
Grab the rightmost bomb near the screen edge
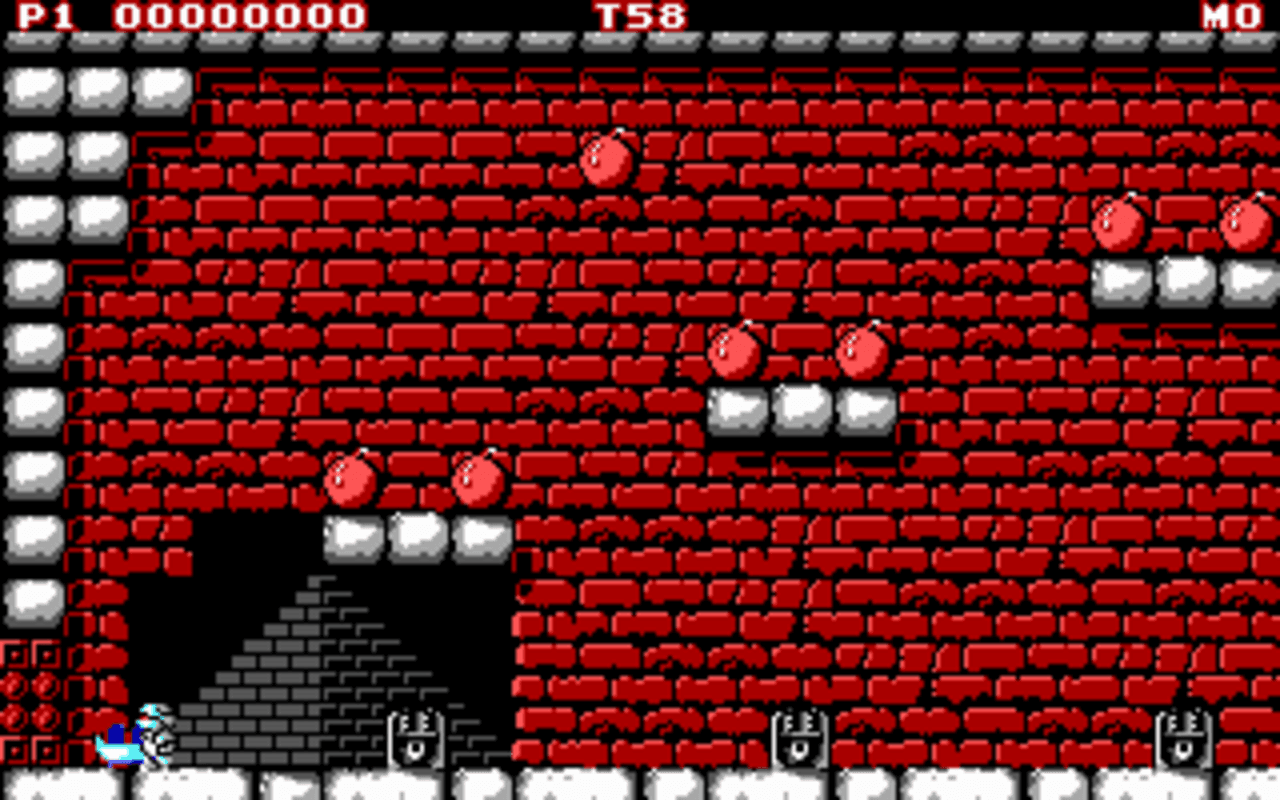[1240, 225]
